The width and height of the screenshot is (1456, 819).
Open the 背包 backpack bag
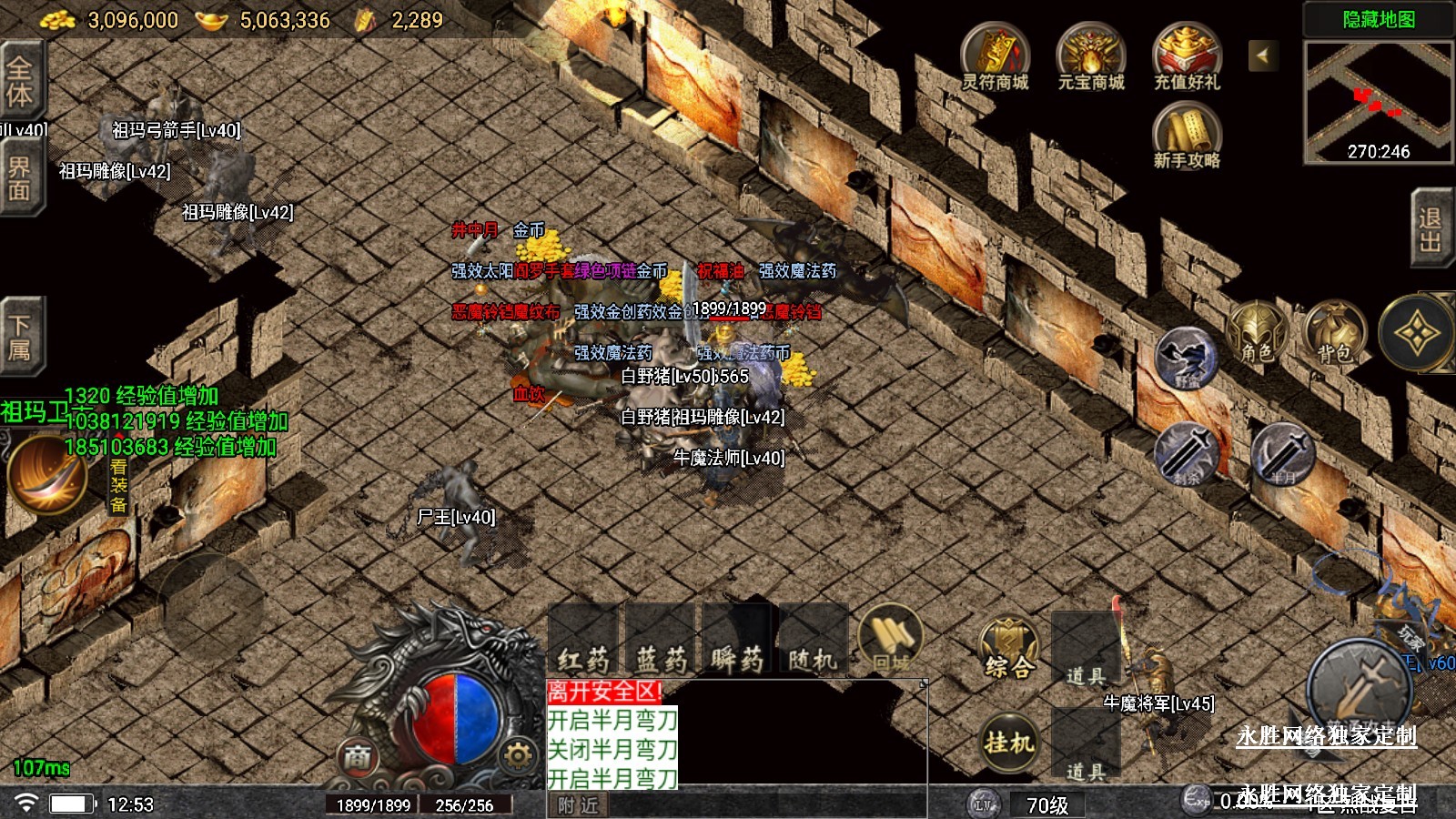(1335, 333)
